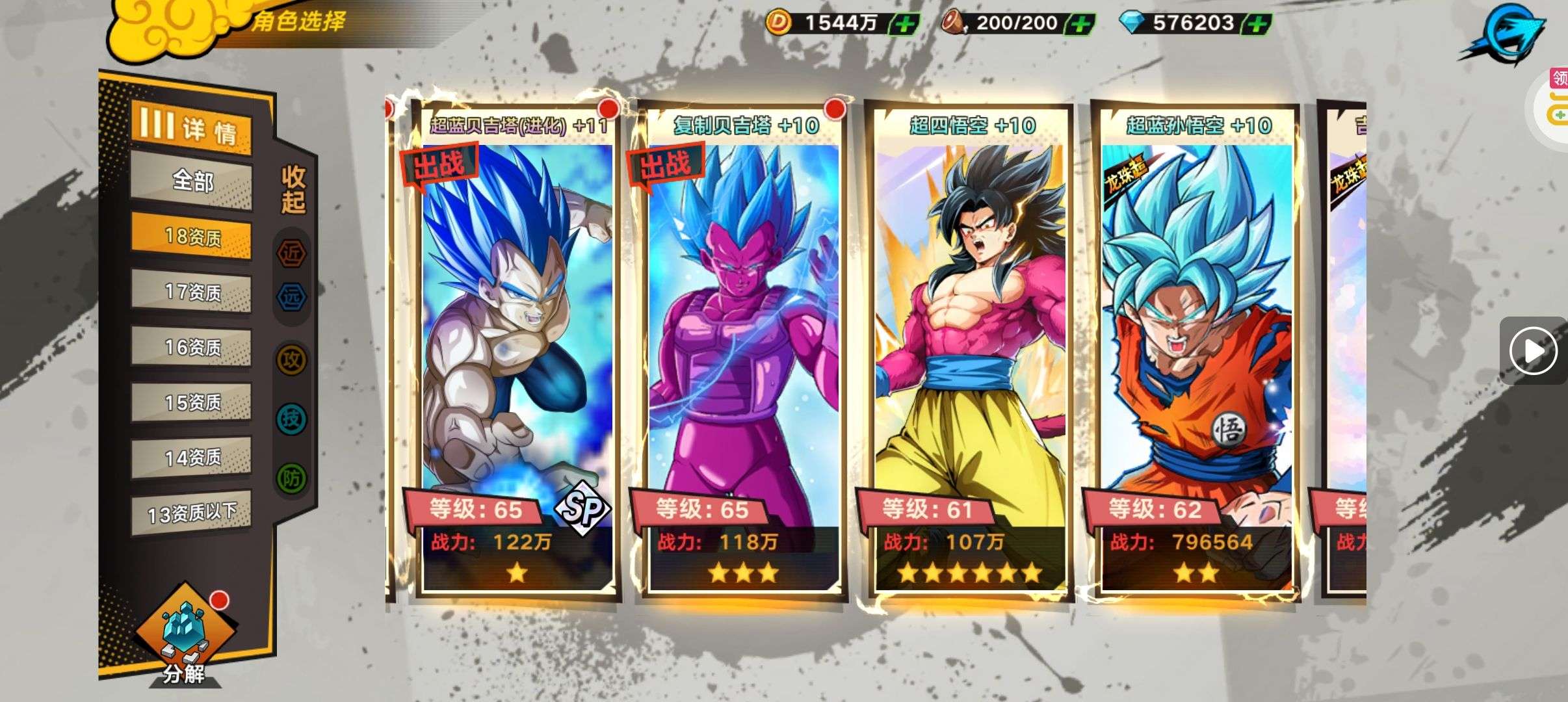Viewport: 1568px width, 702px height.
Task: Filter by defense 防 type icon
Action: pyautogui.click(x=291, y=479)
